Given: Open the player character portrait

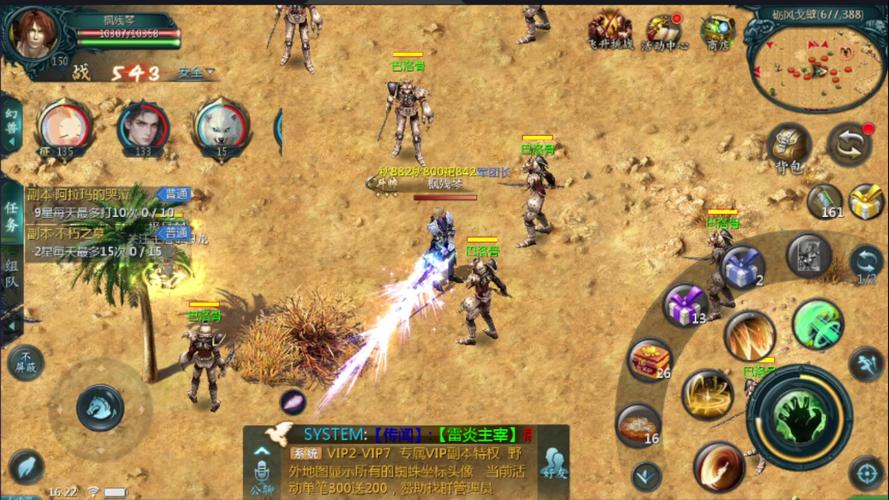Looking at the screenshot, I should tap(33, 30).
